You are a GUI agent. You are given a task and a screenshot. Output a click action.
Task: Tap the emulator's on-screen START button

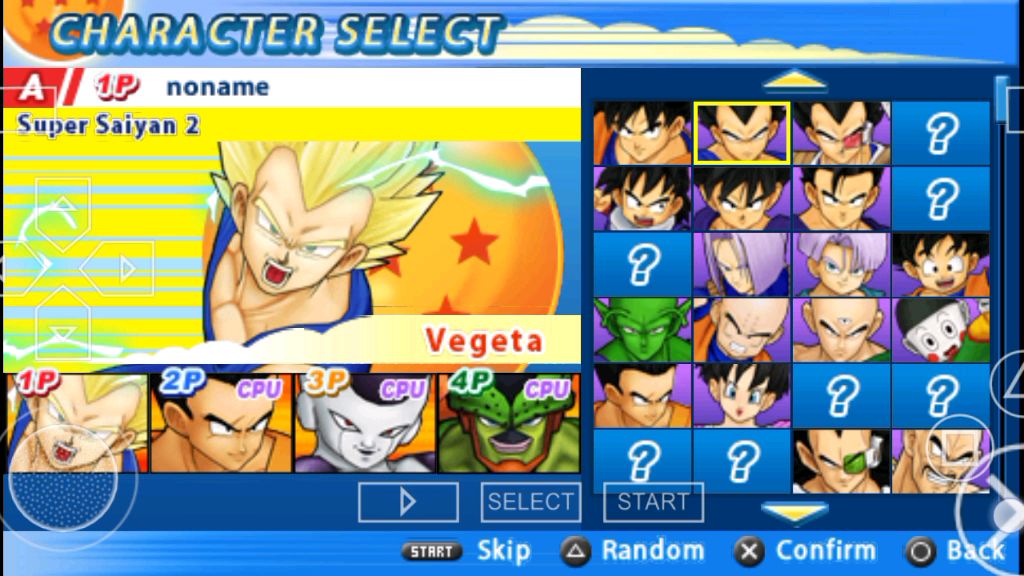(x=653, y=502)
